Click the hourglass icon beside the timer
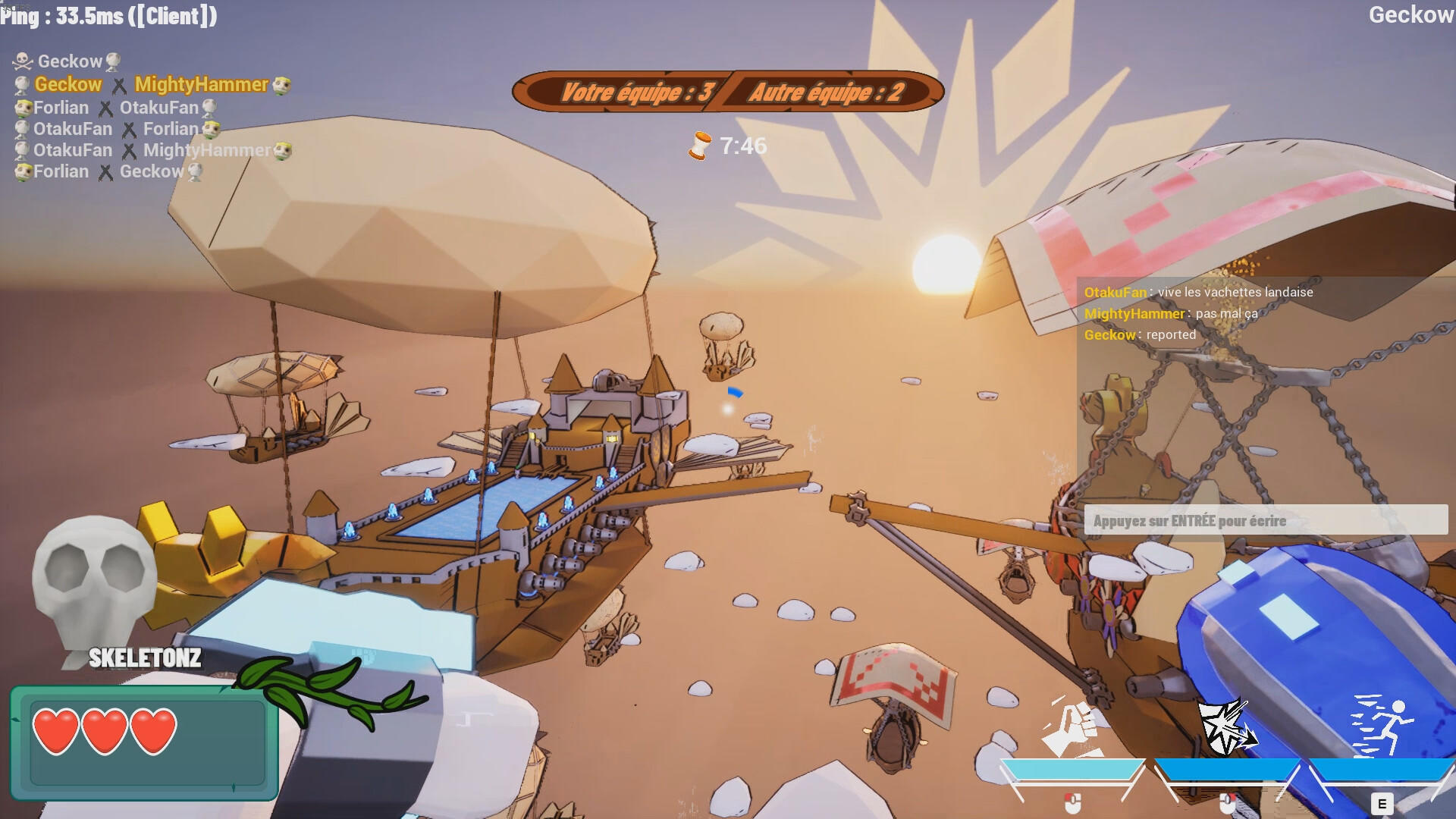The image size is (1456, 819). [698, 145]
